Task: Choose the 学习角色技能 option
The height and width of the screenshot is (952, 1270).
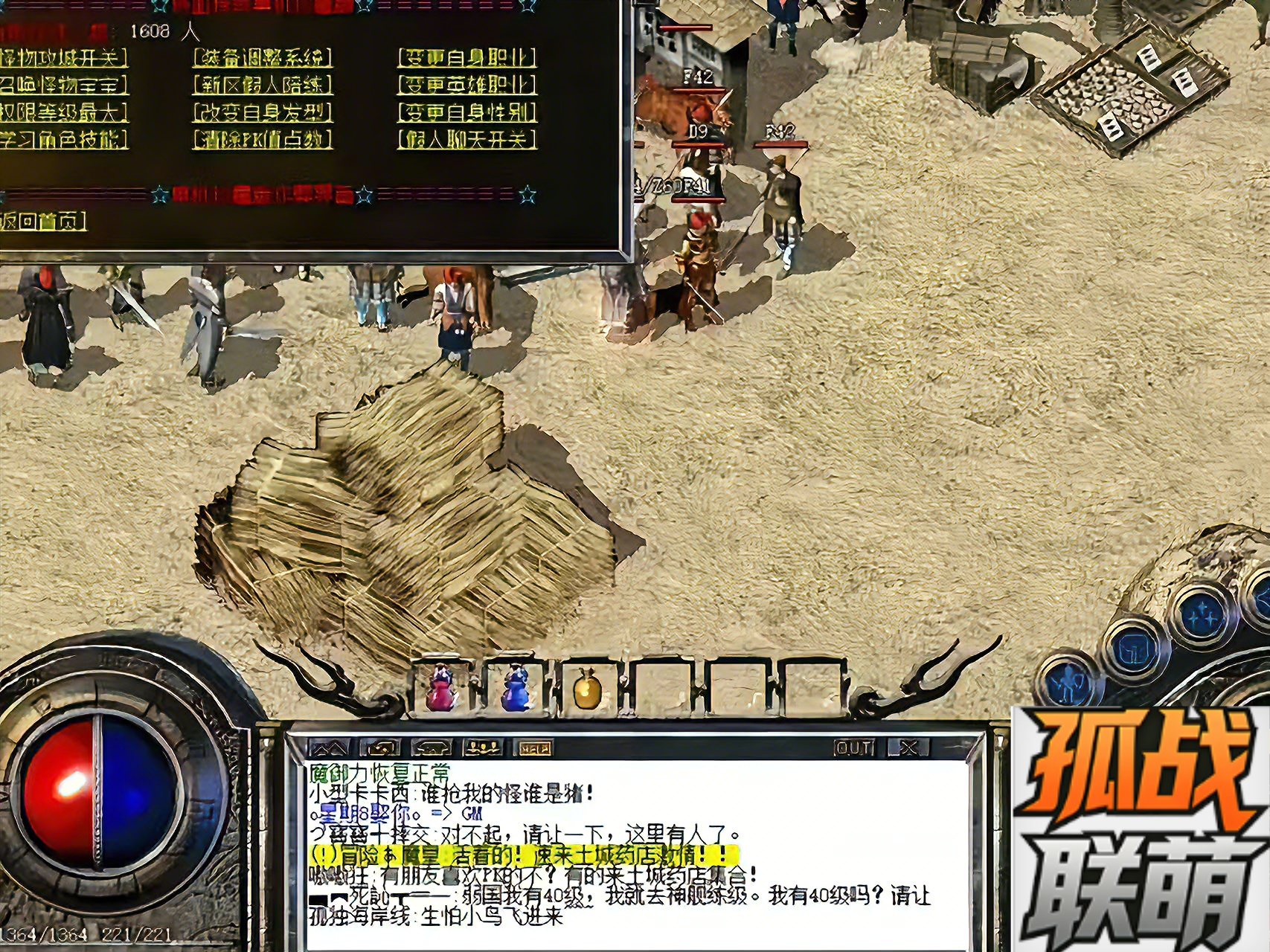Action: coord(63,139)
